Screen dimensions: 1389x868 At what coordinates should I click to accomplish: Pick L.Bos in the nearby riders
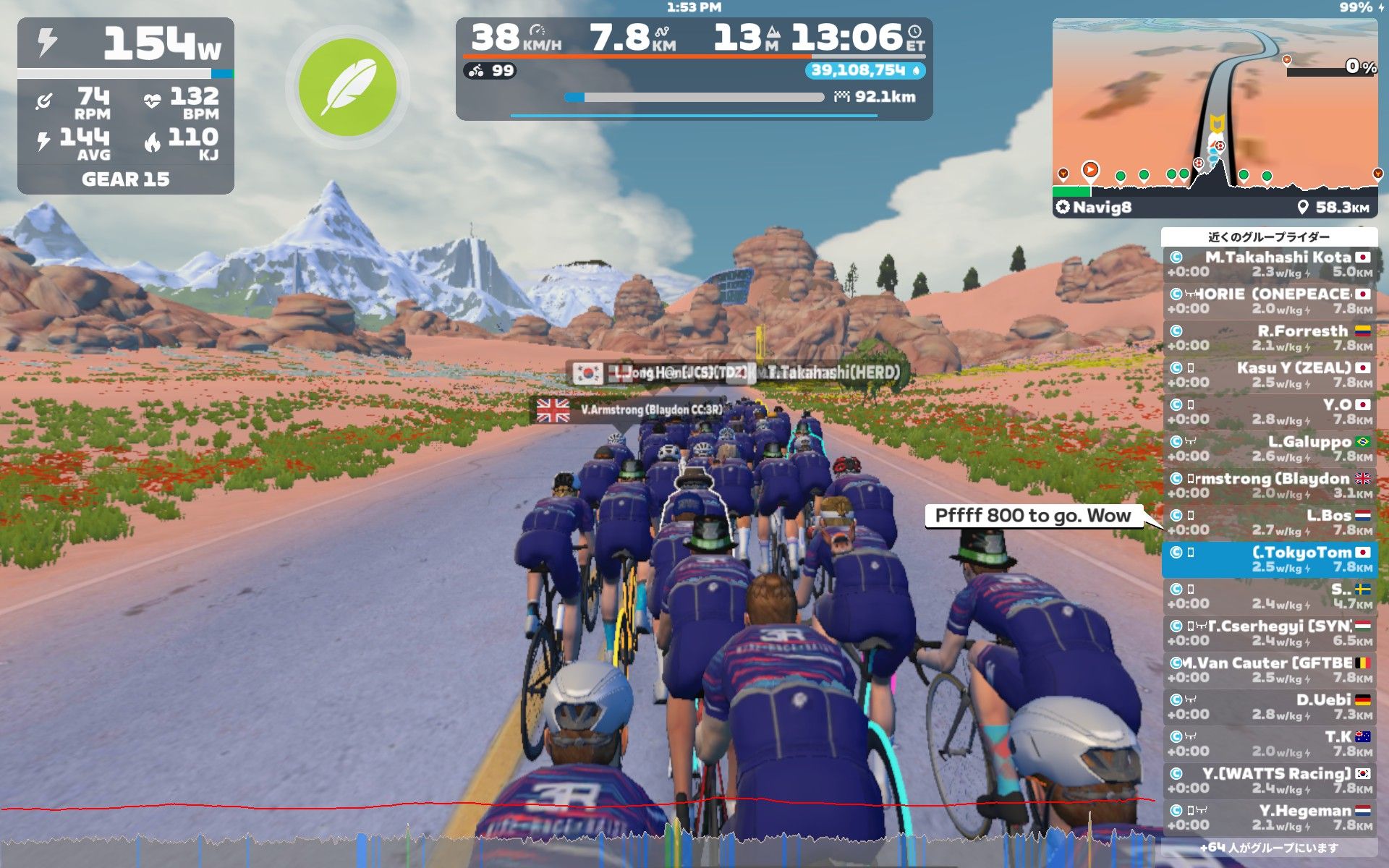pos(1270,522)
